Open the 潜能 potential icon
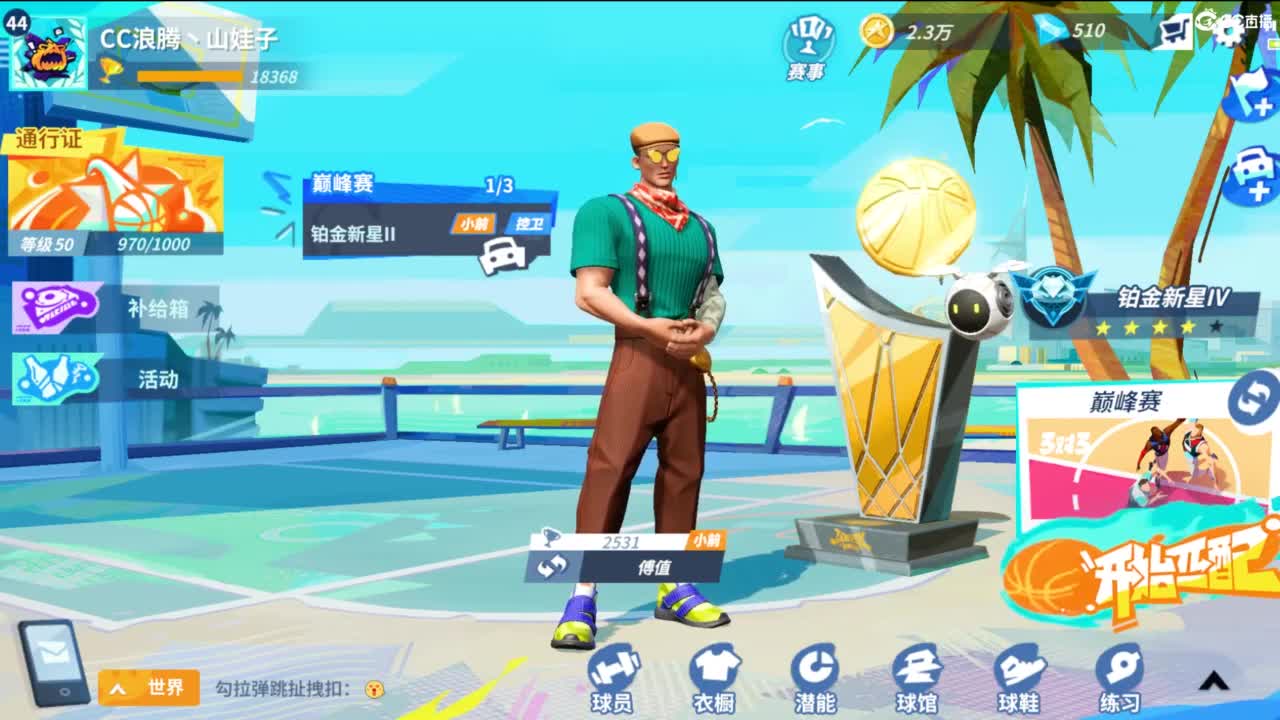 [x=813, y=680]
